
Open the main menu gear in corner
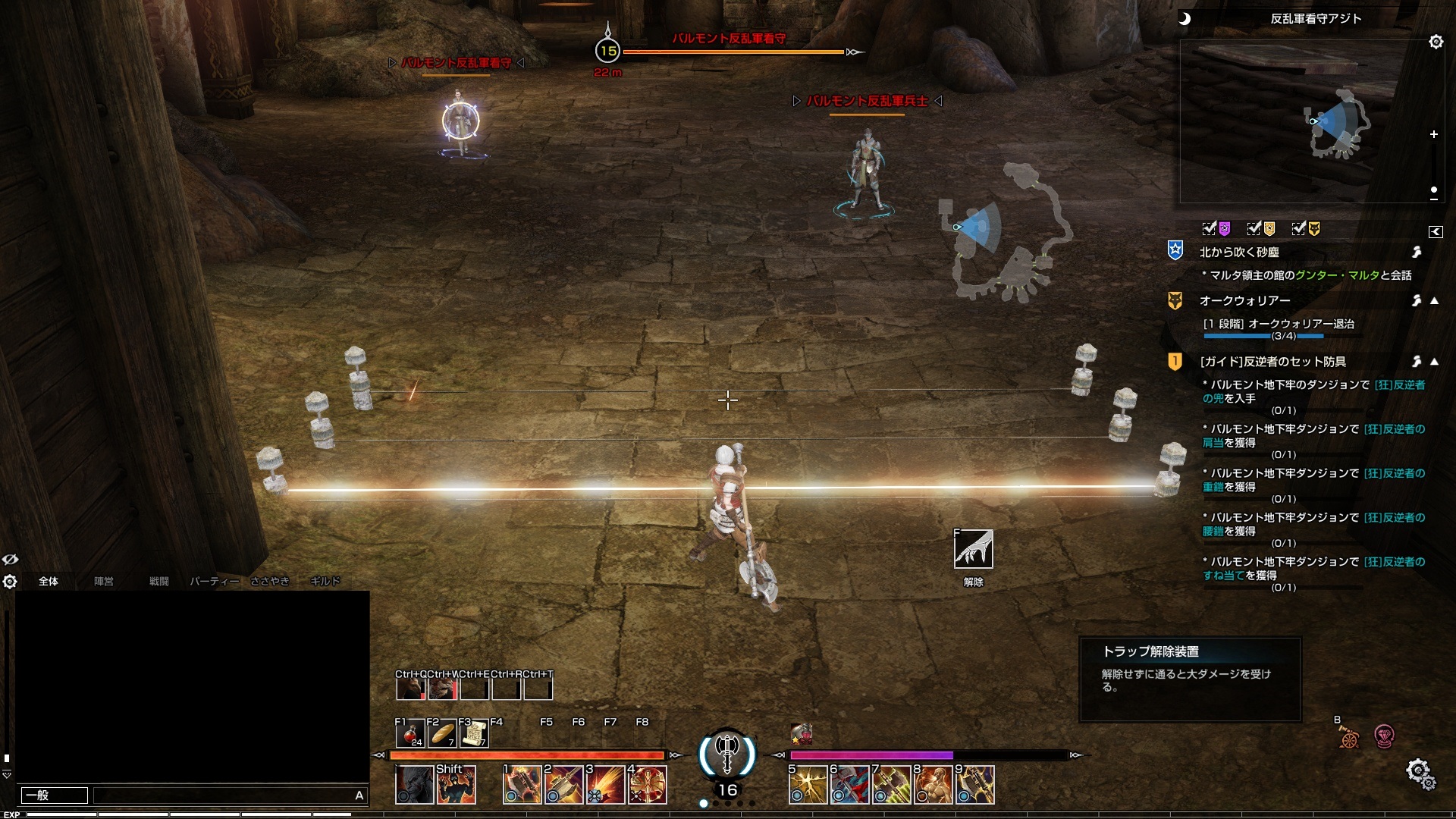point(1420,773)
